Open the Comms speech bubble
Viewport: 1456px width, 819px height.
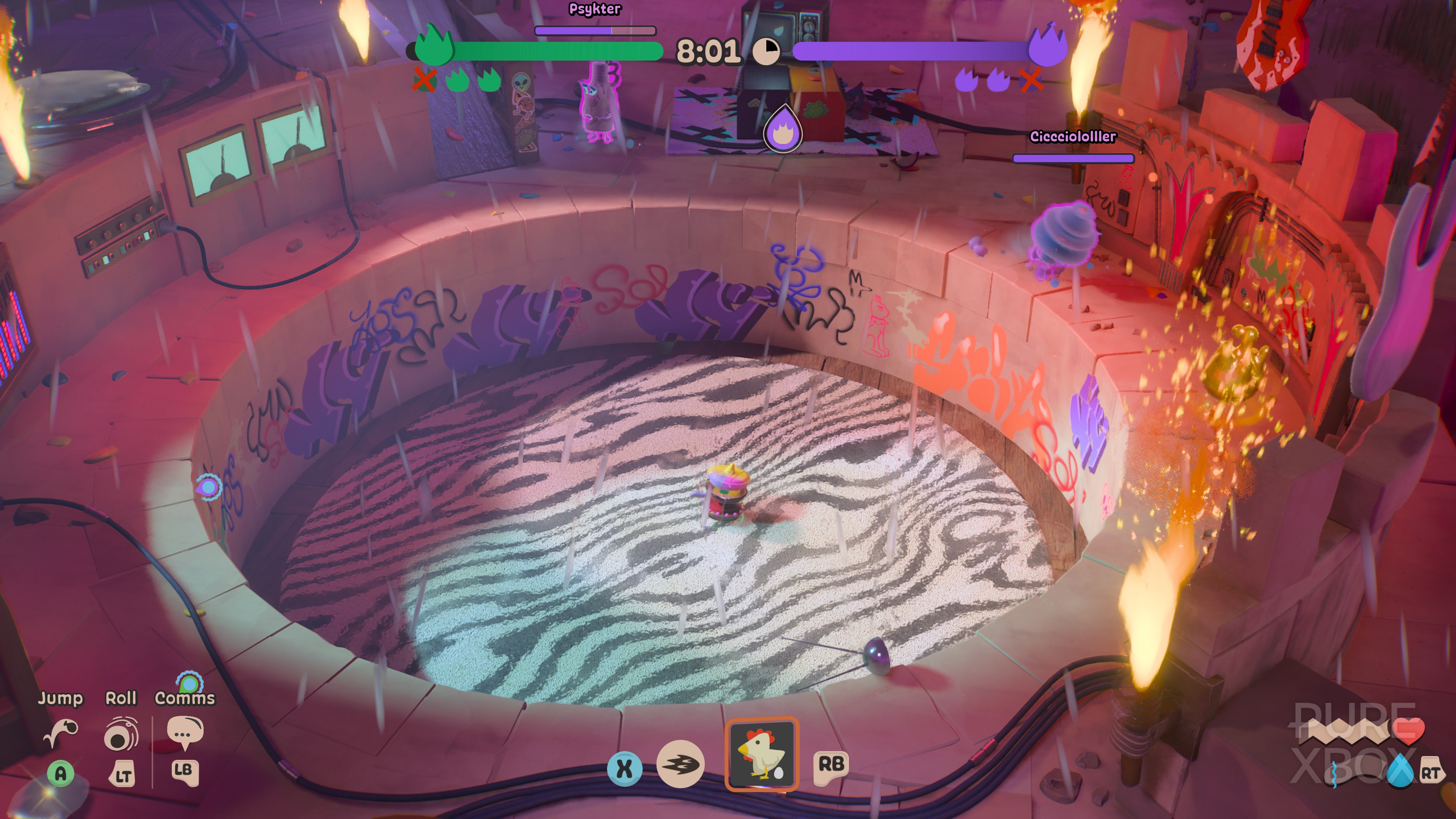point(185,733)
